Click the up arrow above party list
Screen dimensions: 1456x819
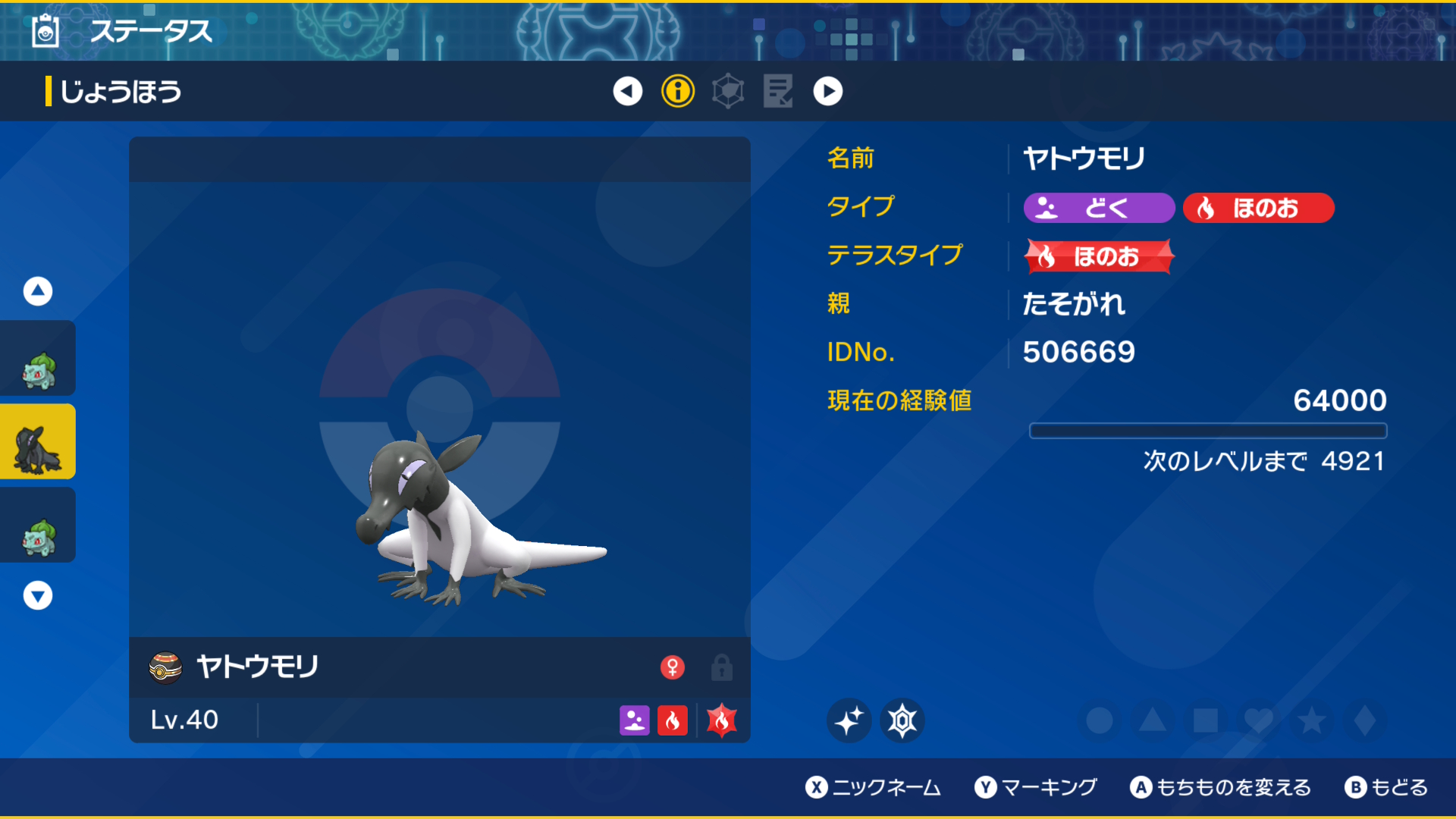(x=38, y=291)
